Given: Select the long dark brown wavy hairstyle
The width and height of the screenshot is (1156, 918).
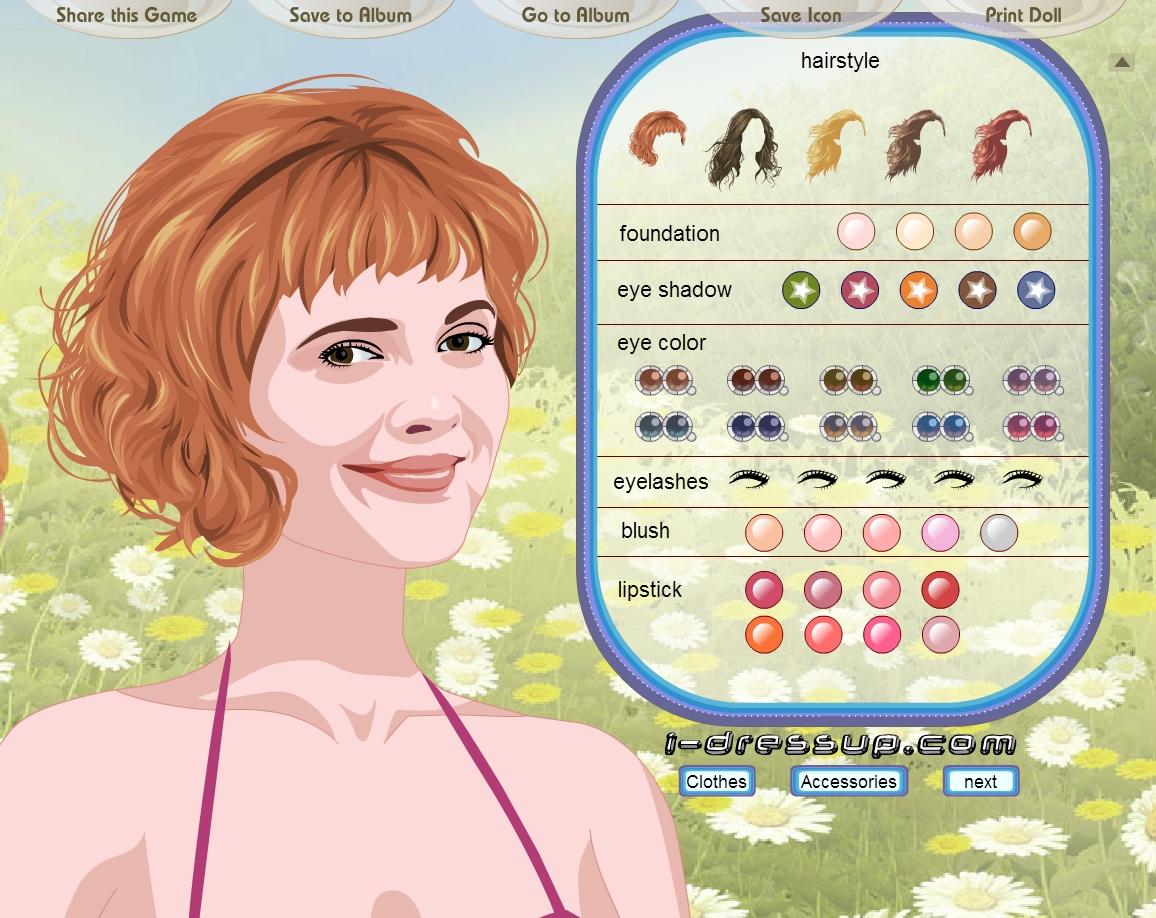Looking at the screenshot, I should tap(742, 148).
